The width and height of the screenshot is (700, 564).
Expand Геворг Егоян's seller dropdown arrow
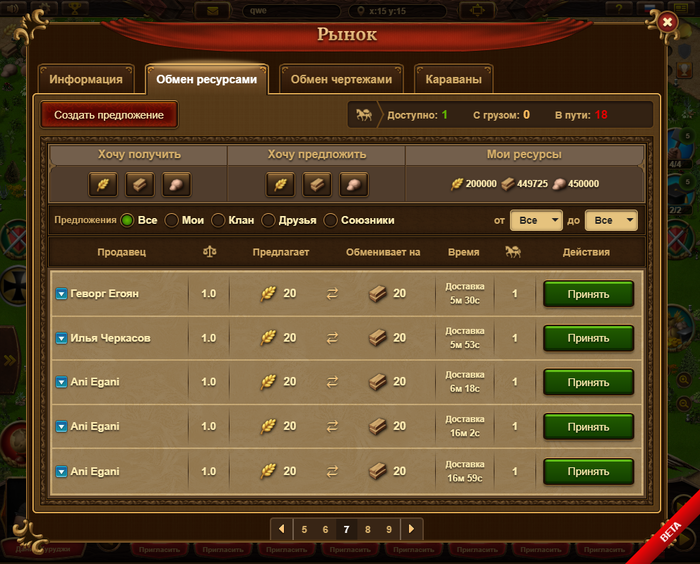click(61, 294)
